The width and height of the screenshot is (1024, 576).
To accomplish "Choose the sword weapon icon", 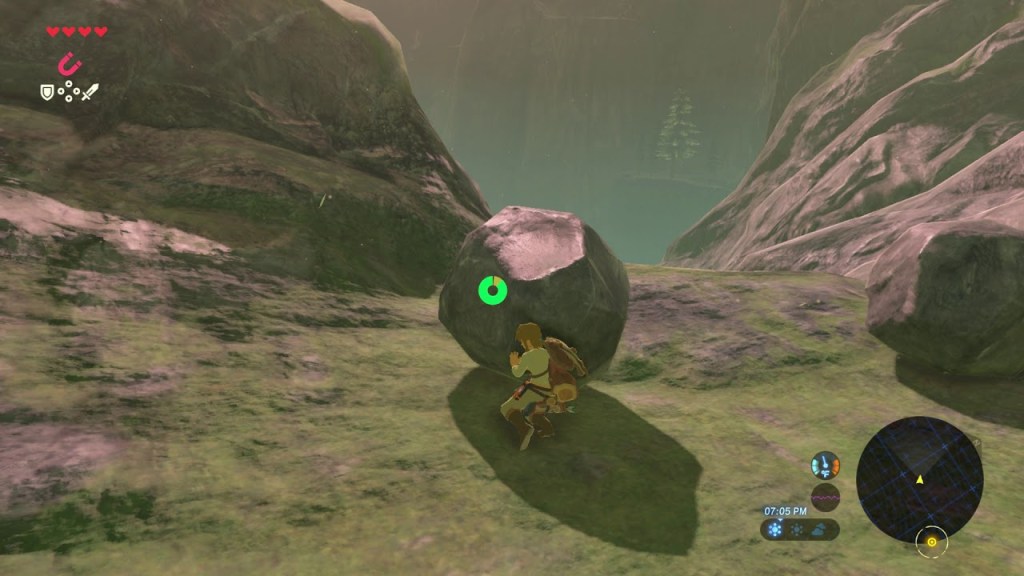I will click(91, 92).
